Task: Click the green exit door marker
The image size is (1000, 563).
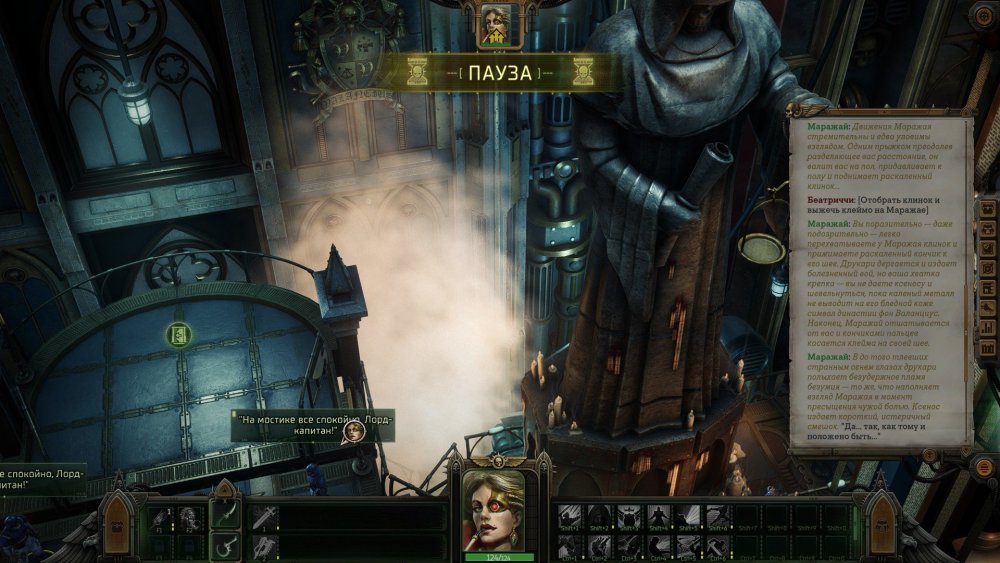Action: [176, 335]
